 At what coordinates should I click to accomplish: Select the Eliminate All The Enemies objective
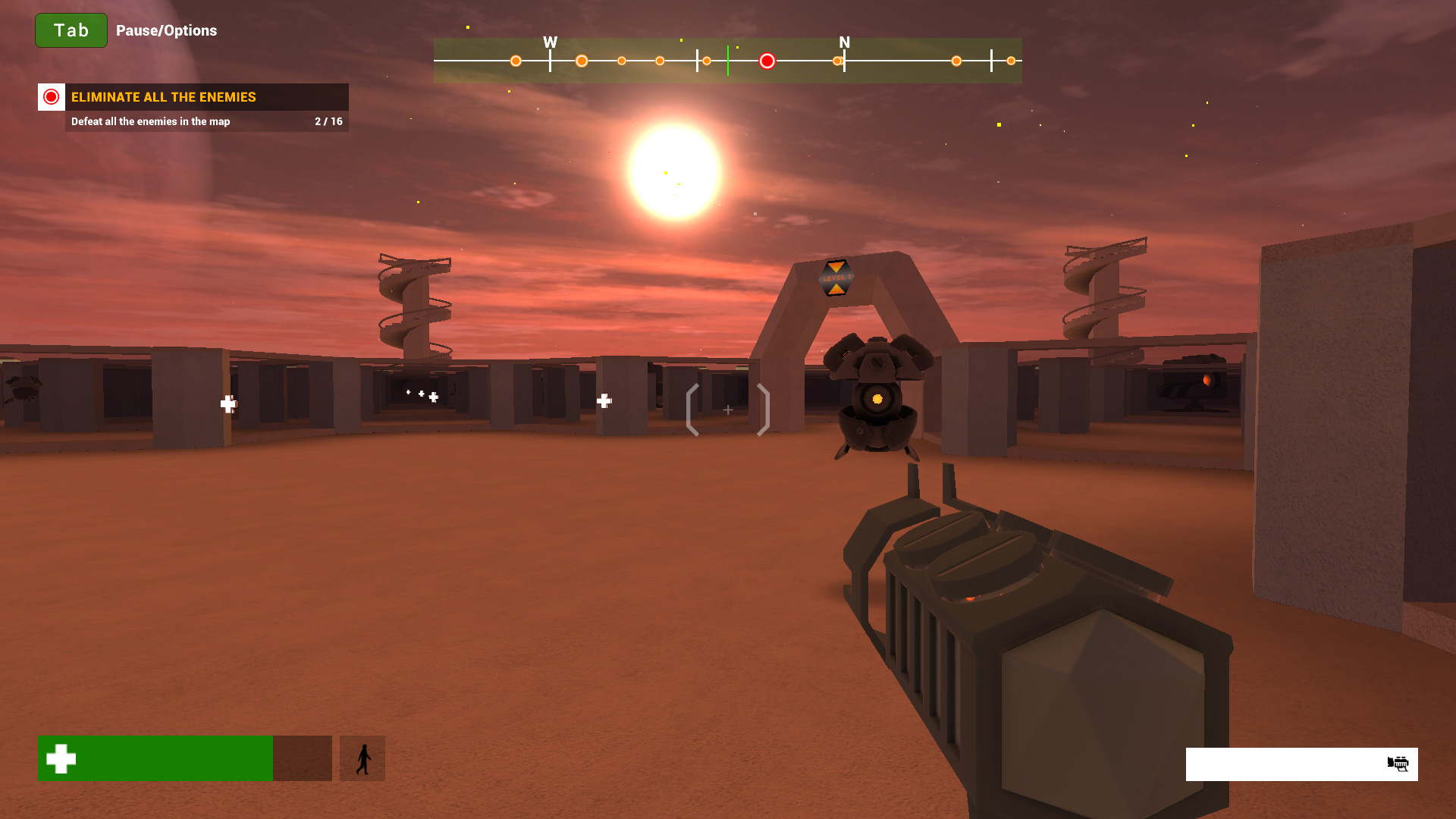[163, 97]
